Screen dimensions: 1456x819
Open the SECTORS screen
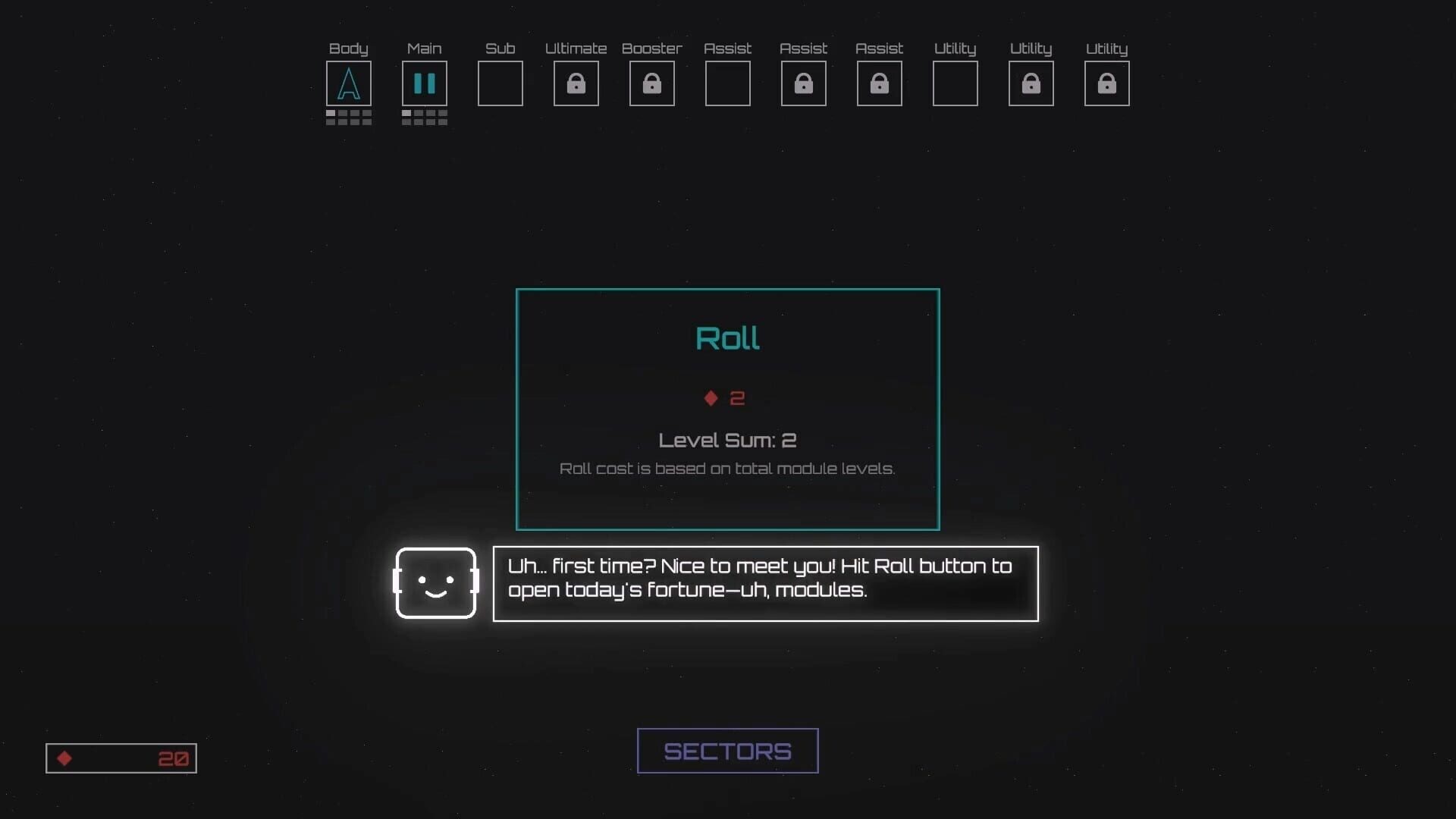pyautogui.click(x=727, y=751)
